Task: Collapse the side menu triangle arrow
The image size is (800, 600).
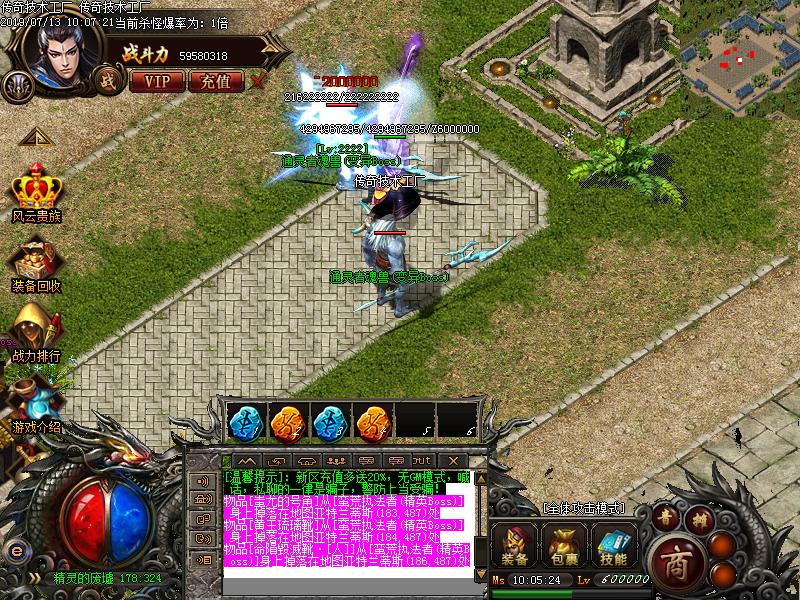Action: pyautogui.click(x=34, y=137)
